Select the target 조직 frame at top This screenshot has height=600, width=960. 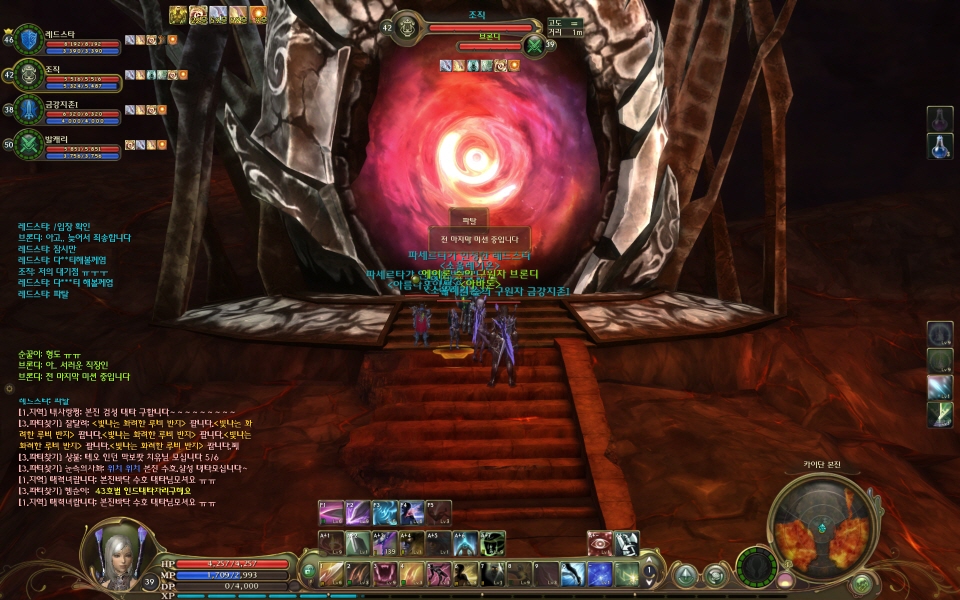(476, 28)
